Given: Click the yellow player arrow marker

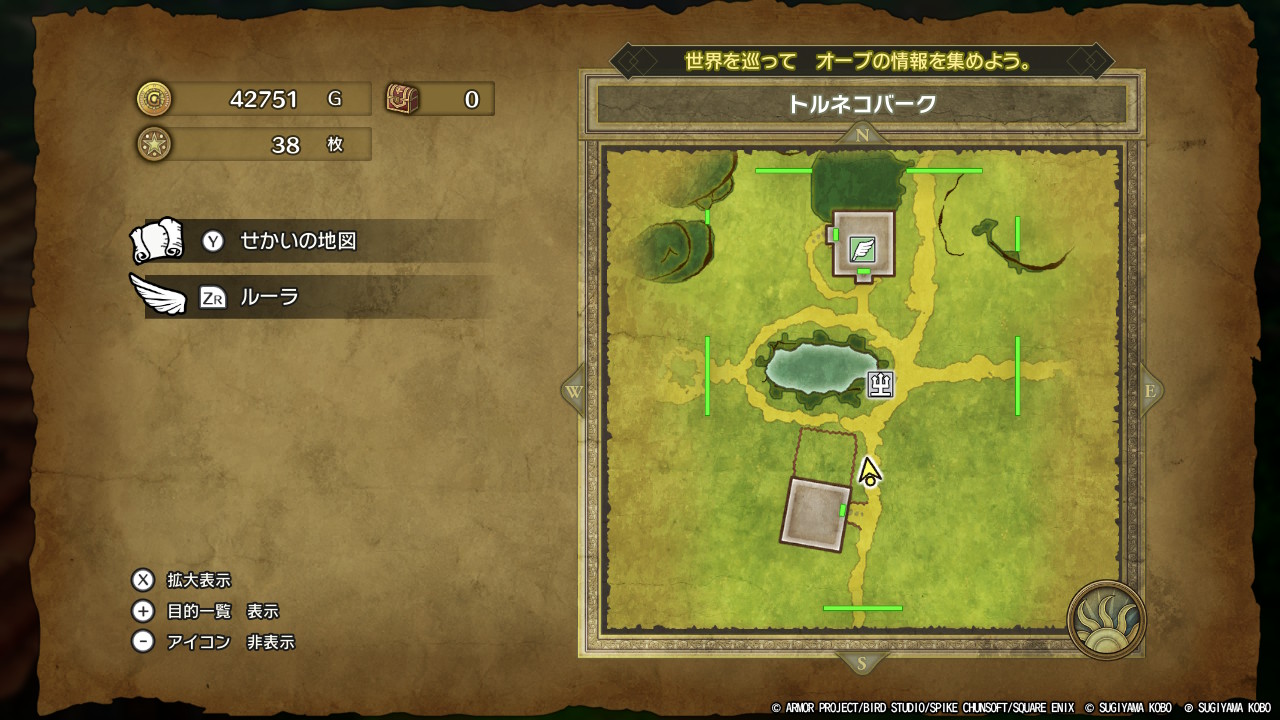Looking at the screenshot, I should tap(869, 471).
